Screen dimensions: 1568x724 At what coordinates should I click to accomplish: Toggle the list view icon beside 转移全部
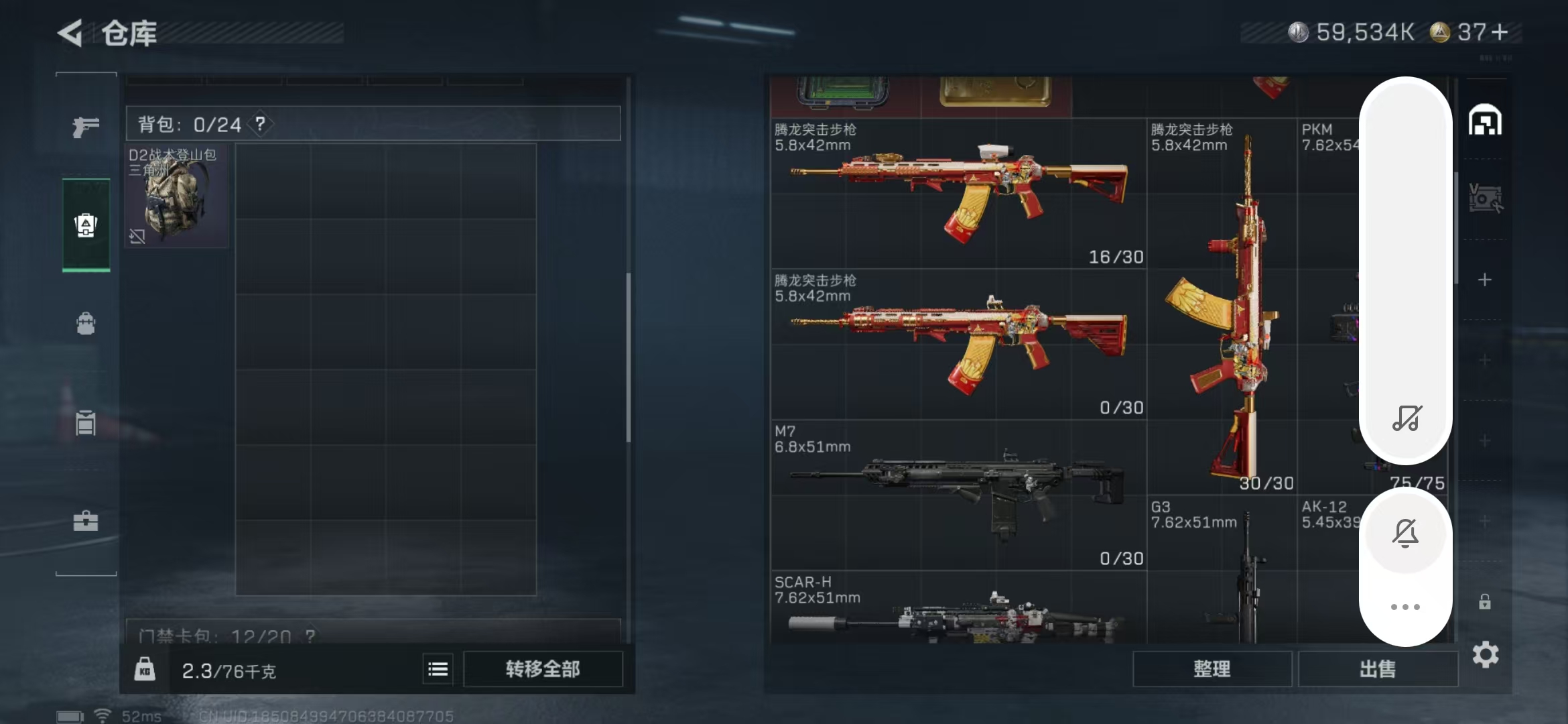(438, 669)
